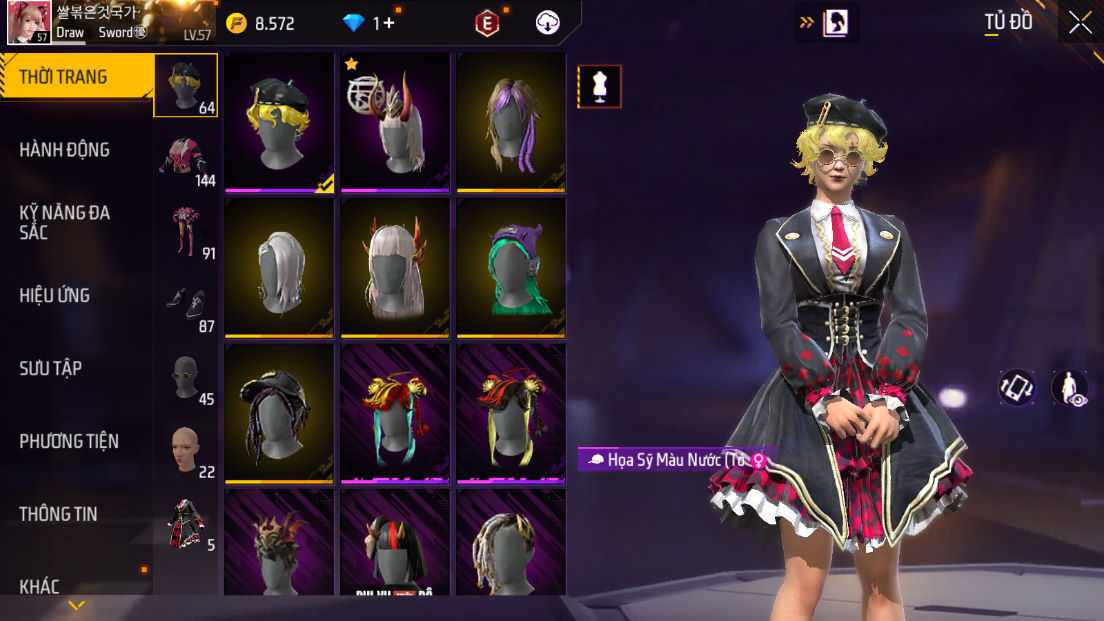Click the cloud download icon
Screen dimensions: 1104x621
(548, 23)
